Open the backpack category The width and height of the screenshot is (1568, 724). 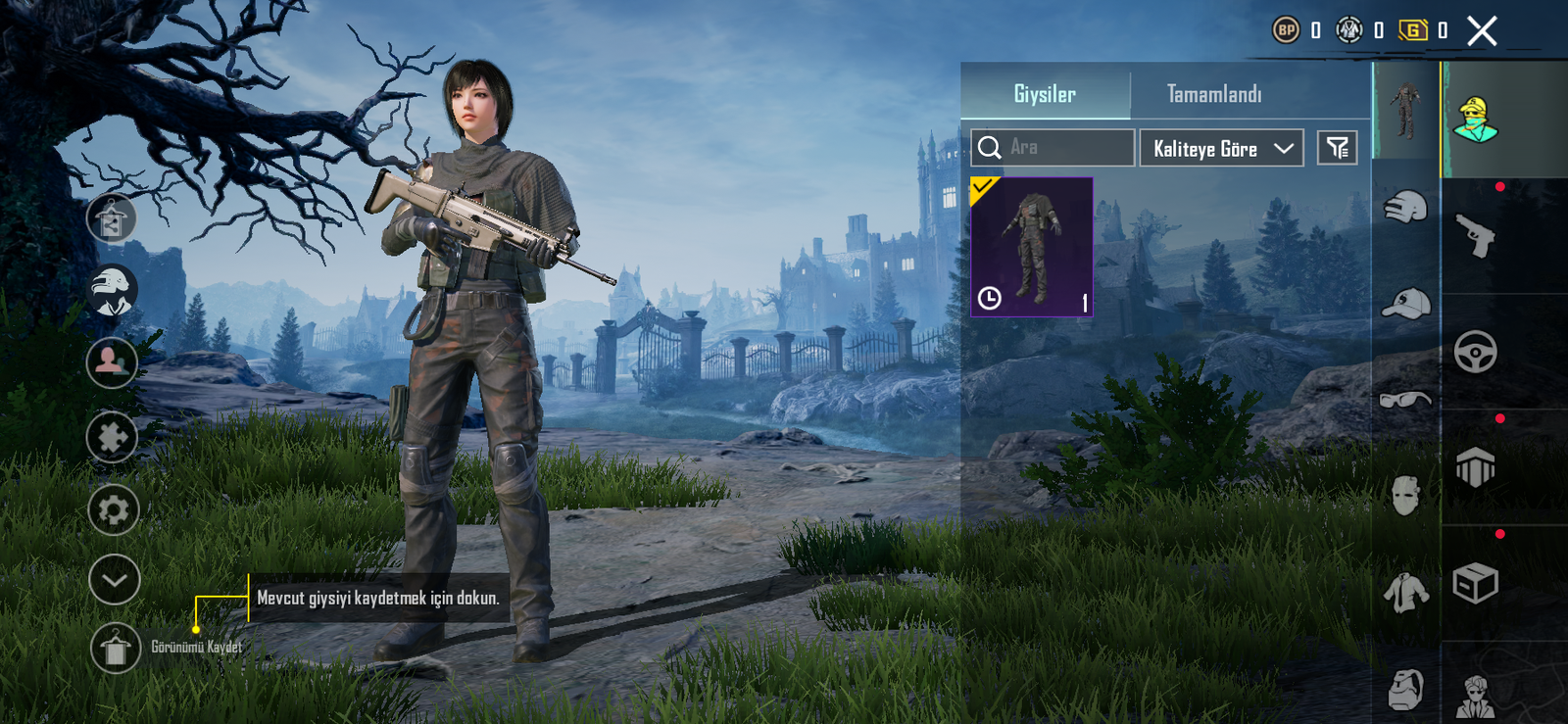pyautogui.click(x=1405, y=689)
